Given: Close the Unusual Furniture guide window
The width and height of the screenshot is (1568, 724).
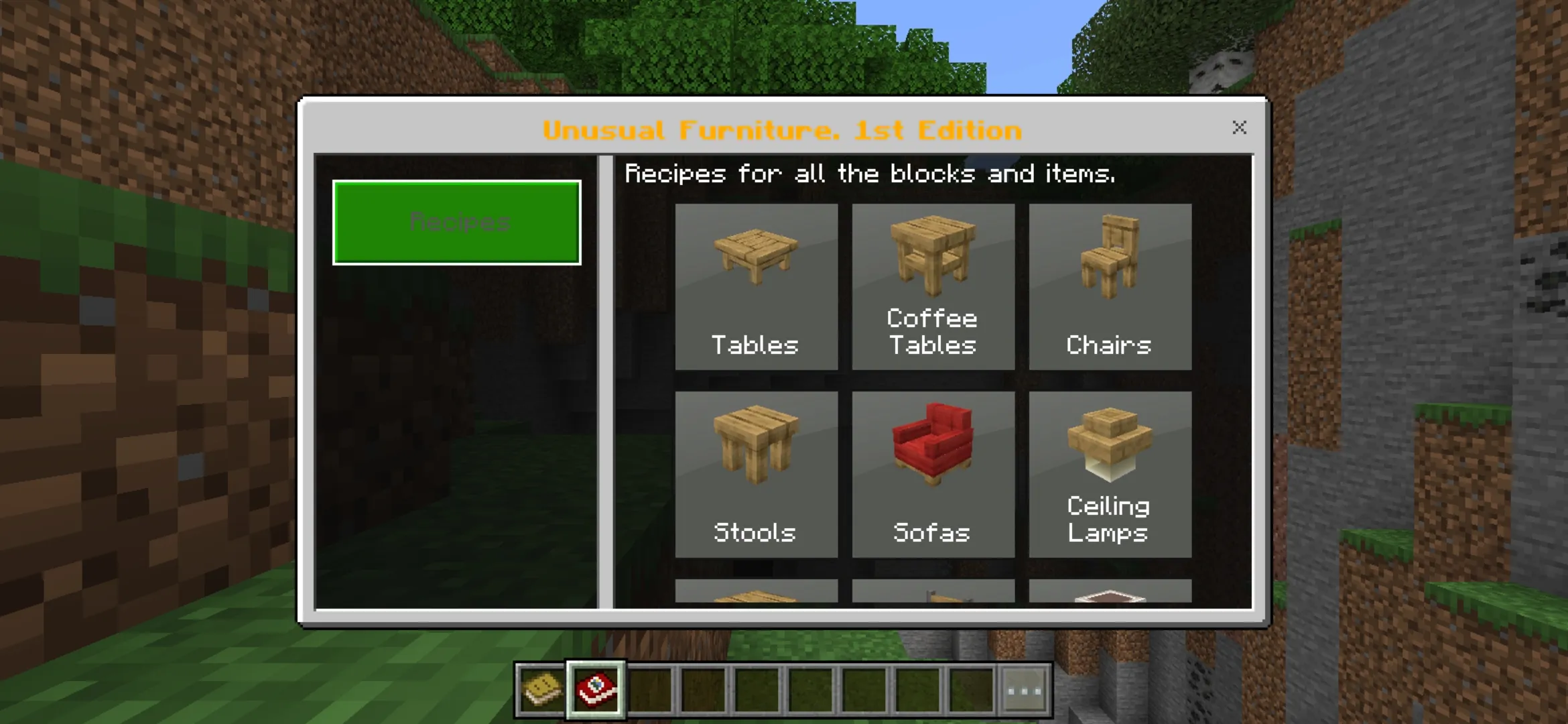Looking at the screenshot, I should click(x=1239, y=127).
